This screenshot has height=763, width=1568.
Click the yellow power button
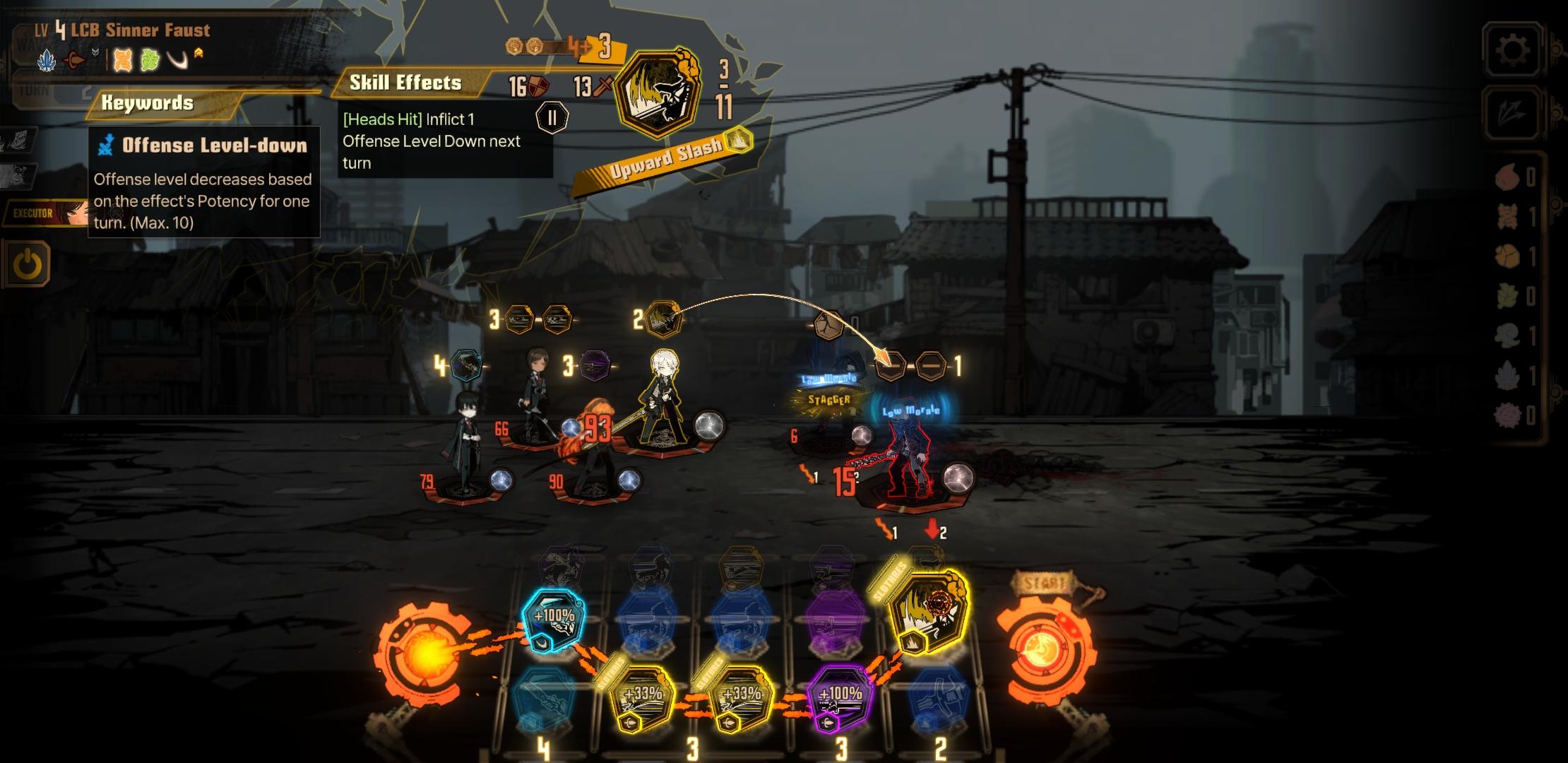(28, 264)
